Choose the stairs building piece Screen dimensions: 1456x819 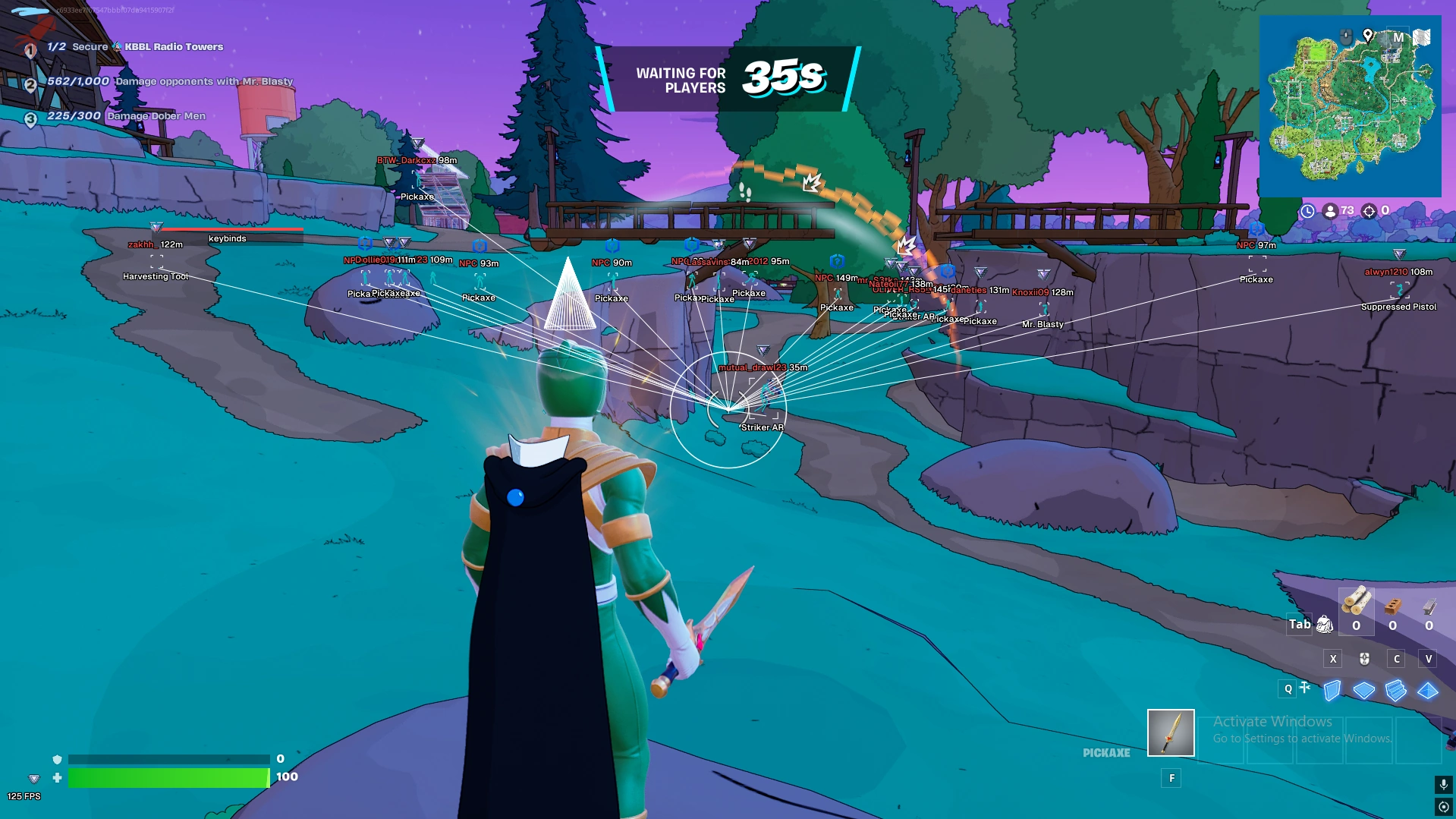click(1395, 690)
